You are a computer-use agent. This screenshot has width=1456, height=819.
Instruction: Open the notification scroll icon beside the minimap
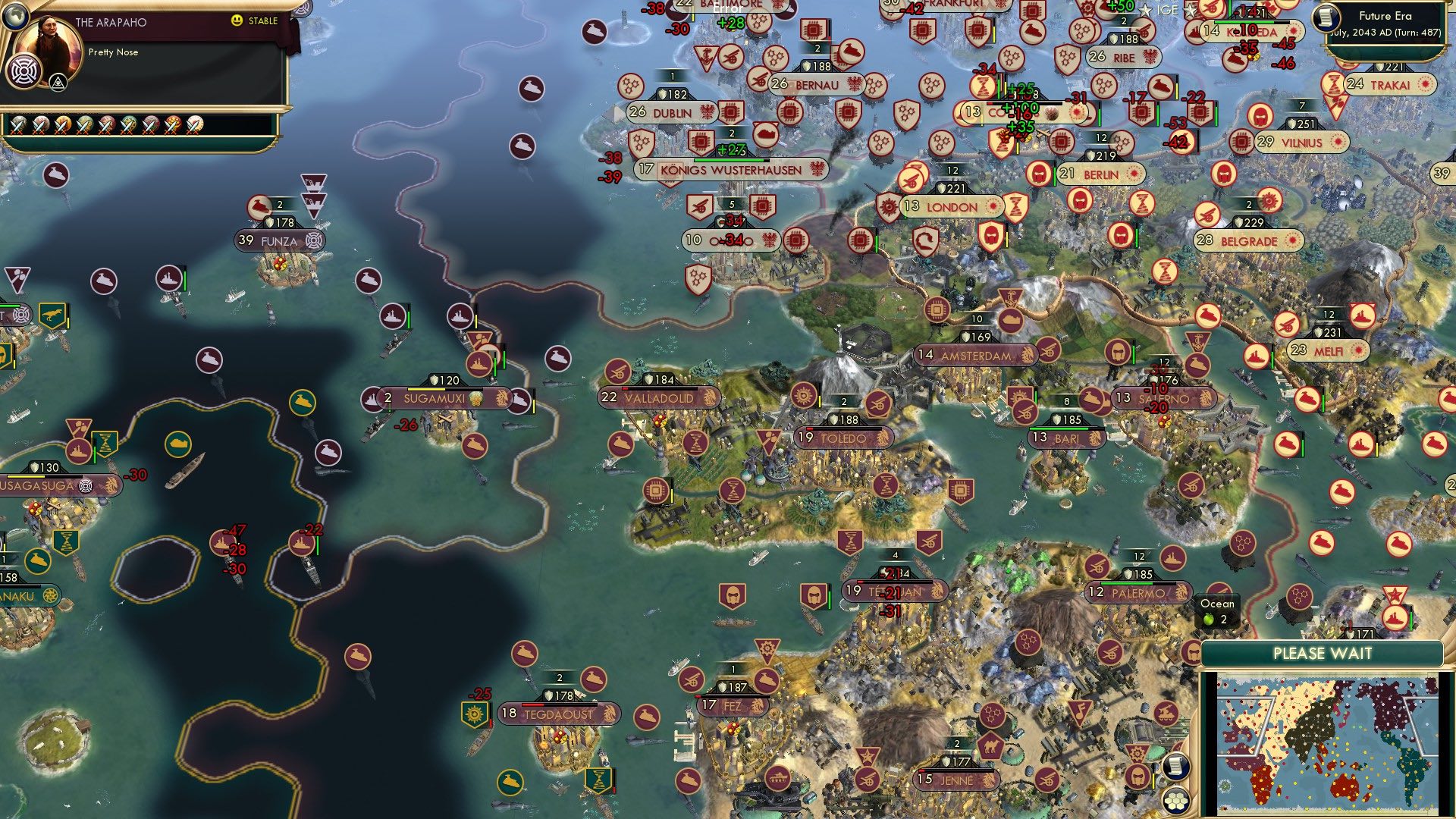(x=1176, y=767)
